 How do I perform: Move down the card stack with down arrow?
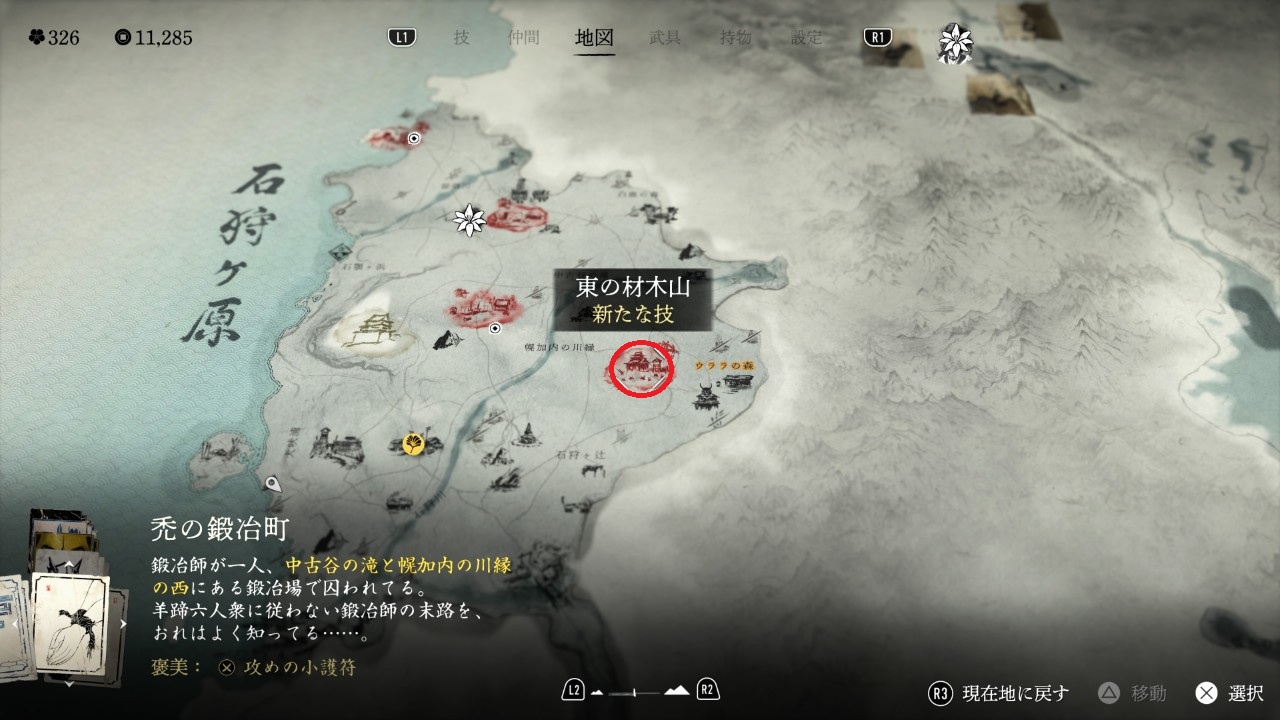click(69, 684)
